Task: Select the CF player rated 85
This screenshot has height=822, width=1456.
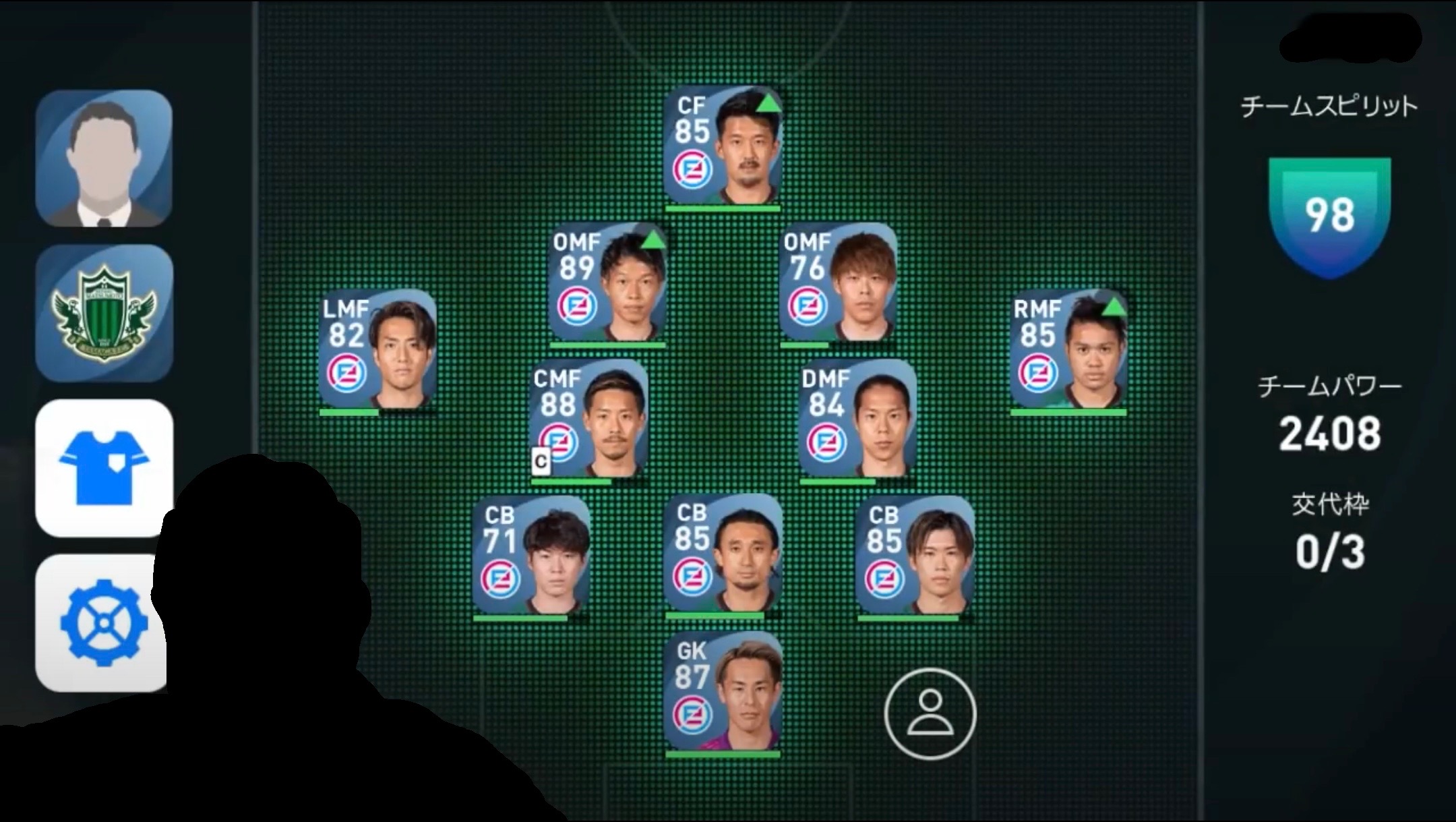Action: point(723,147)
